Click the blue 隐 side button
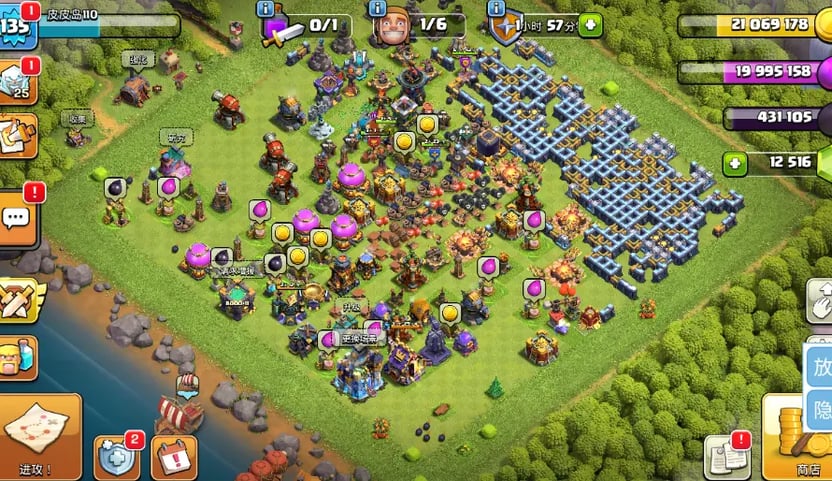 click(x=819, y=410)
